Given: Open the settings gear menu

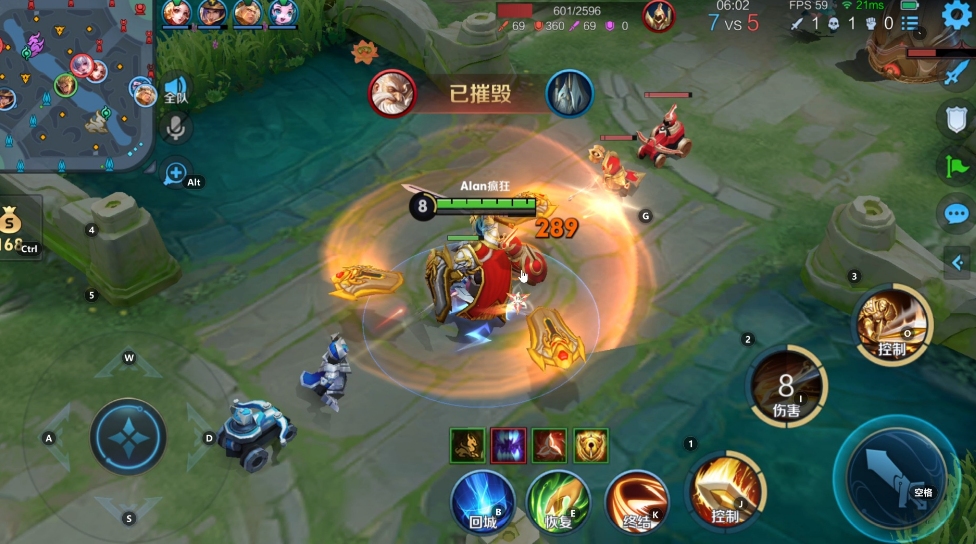Looking at the screenshot, I should click(956, 15).
